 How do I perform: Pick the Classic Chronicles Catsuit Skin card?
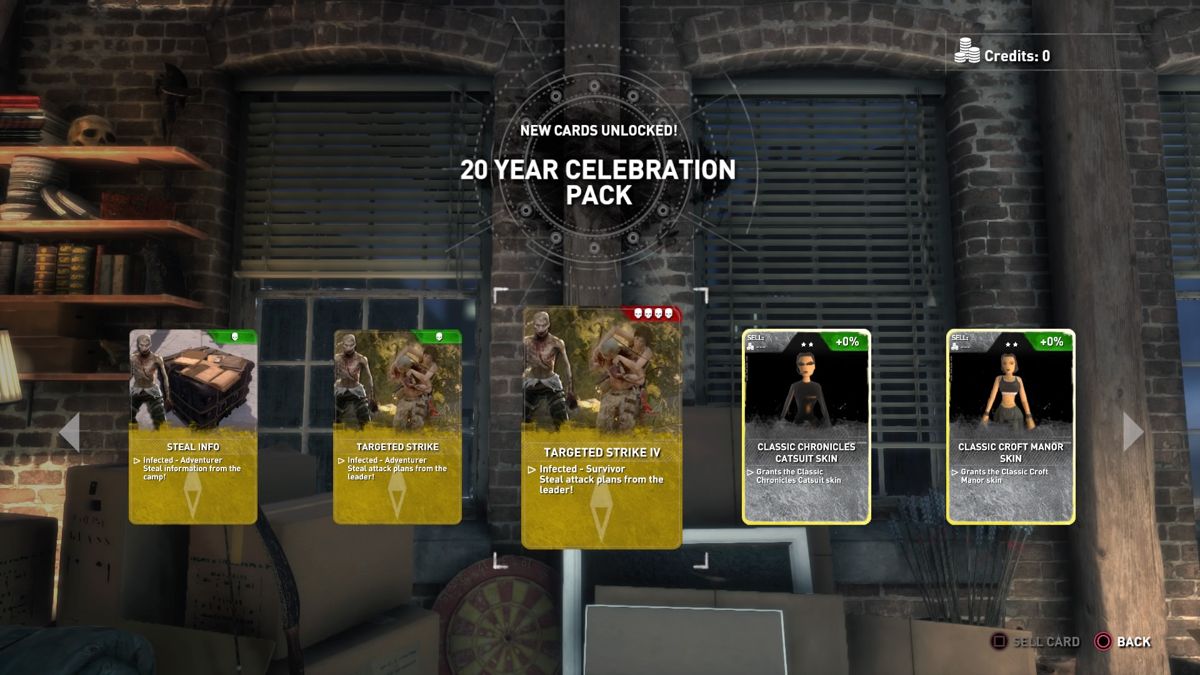[x=806, y=427]
